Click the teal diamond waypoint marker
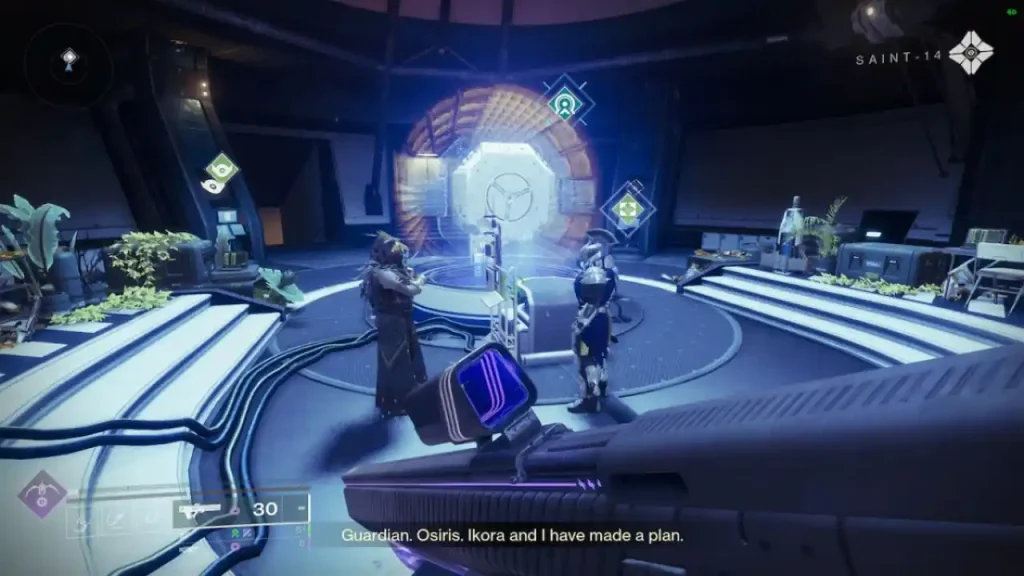Image resolution: width=1024 pixels, height=576 pixels. point(566,101)
